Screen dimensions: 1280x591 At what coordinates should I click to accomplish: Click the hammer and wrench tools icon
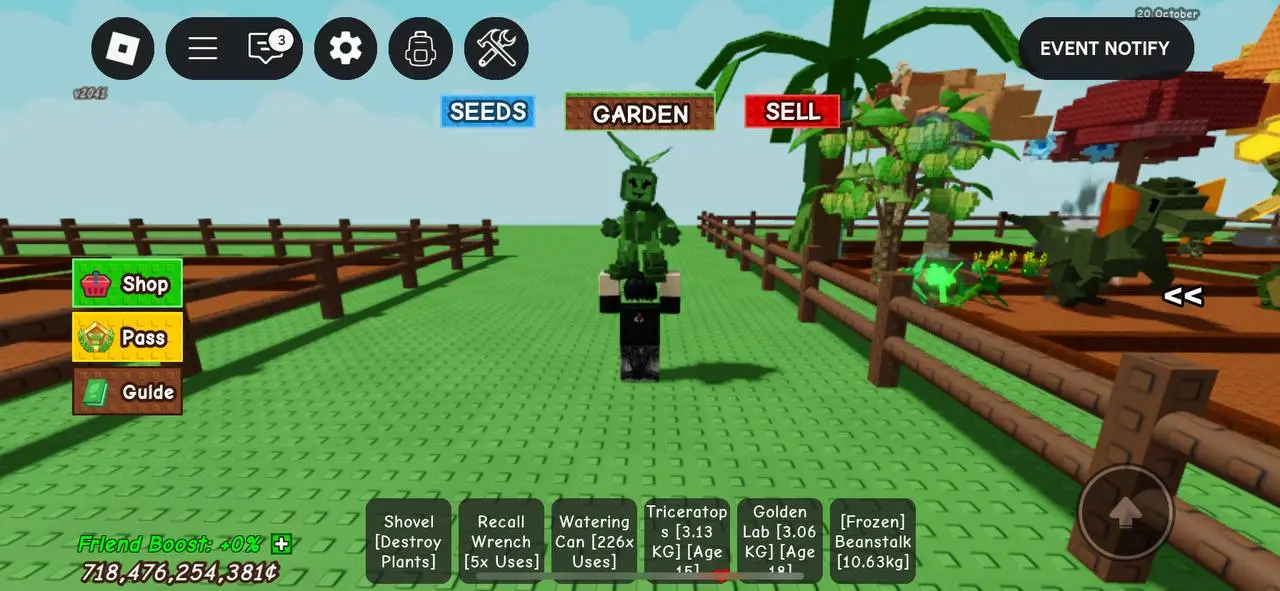pyautogui.click(x=496, y=48)
